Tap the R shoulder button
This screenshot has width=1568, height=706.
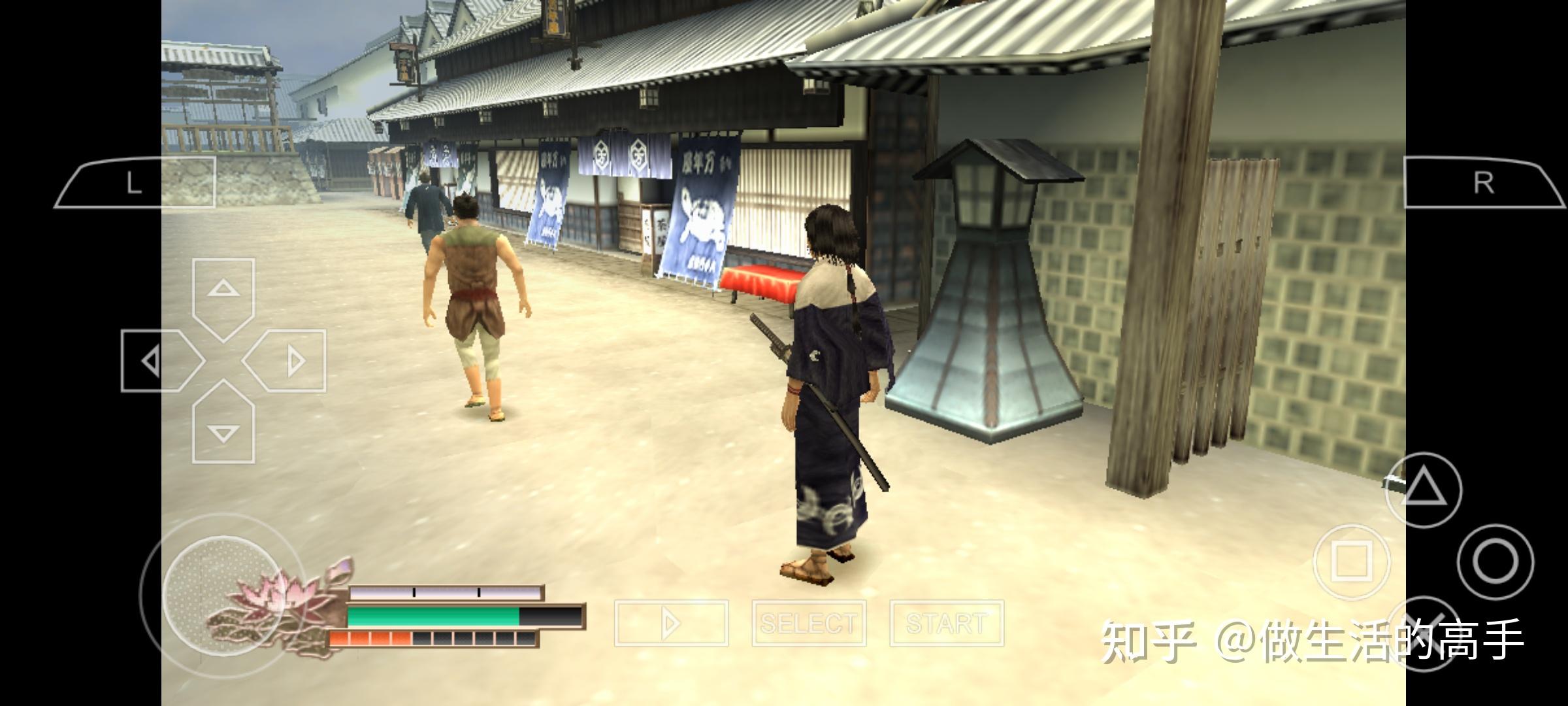[x=1483, y=184]
